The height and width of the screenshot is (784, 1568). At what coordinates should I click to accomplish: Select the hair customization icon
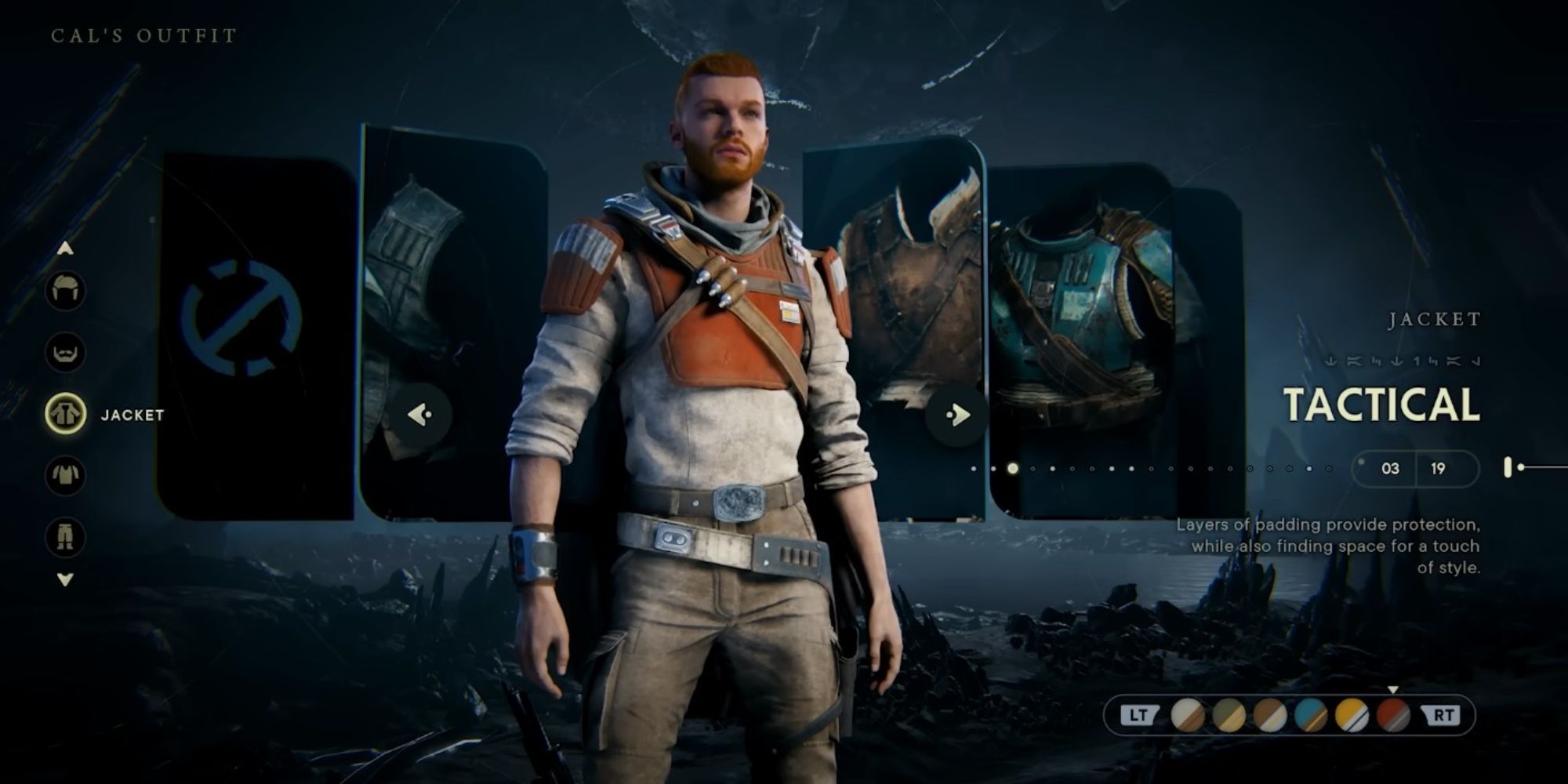[x=67, y=290]
